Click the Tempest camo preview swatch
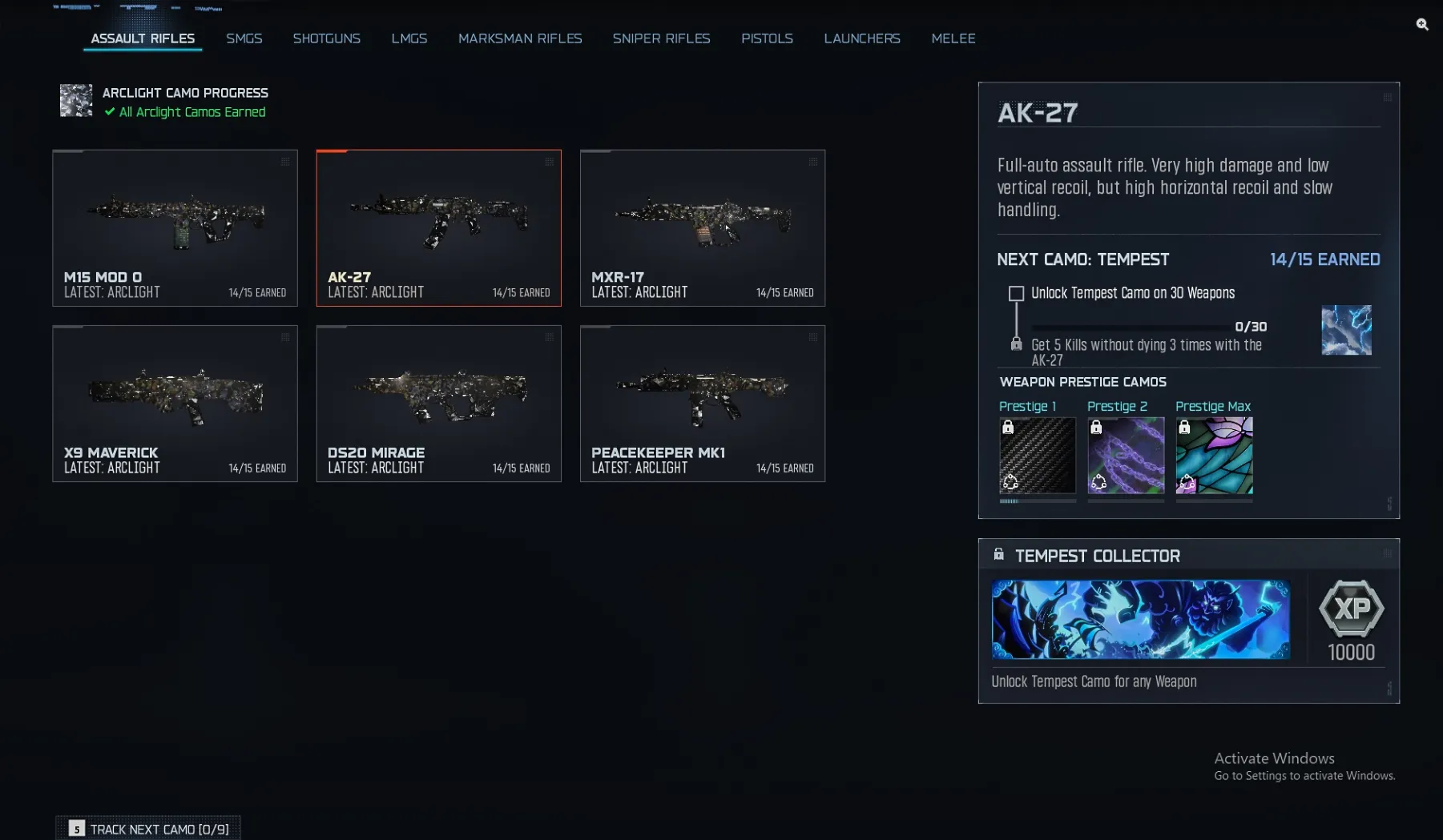Viewport: 1443px width, 840px height. click(x=1346, y=329)
